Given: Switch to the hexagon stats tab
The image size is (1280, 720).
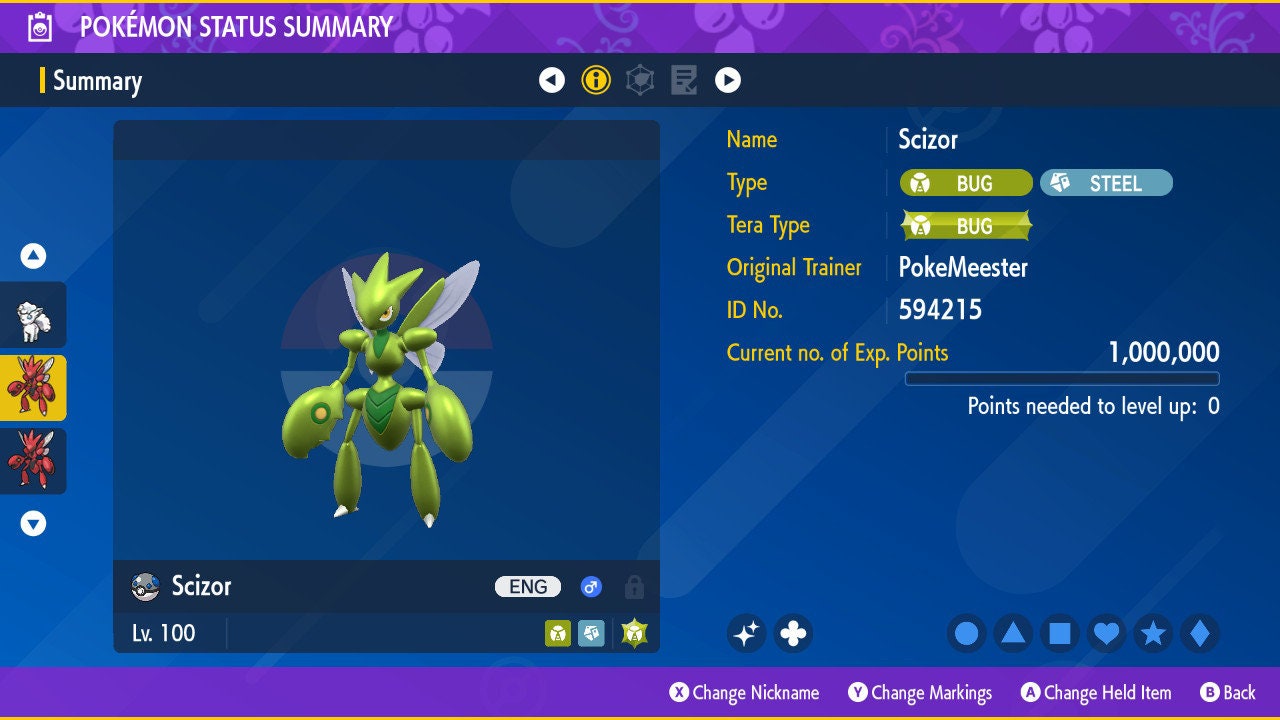Looking at the screenshot, I should click(x=640, y=80).
